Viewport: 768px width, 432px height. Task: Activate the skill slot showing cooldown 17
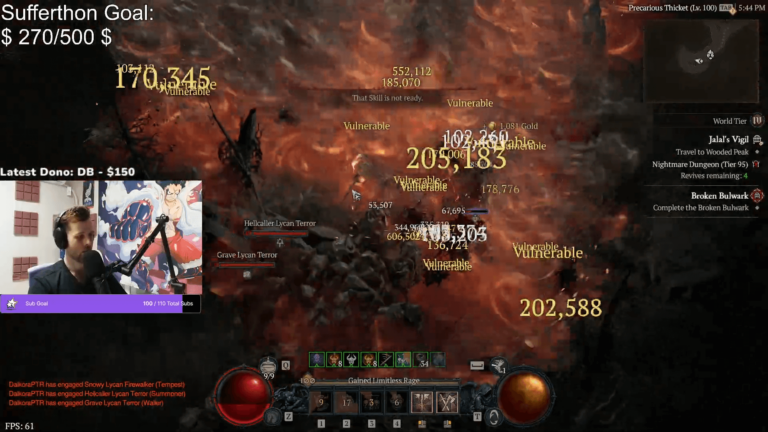tap(347, 402)
